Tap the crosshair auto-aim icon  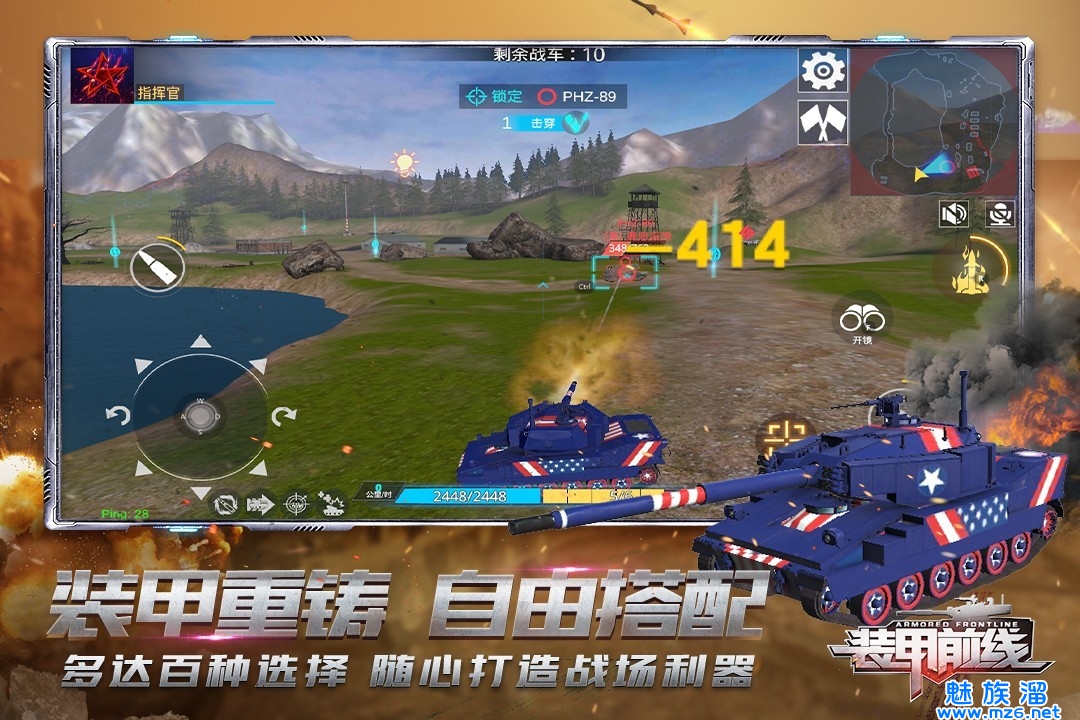click(295, 503)
